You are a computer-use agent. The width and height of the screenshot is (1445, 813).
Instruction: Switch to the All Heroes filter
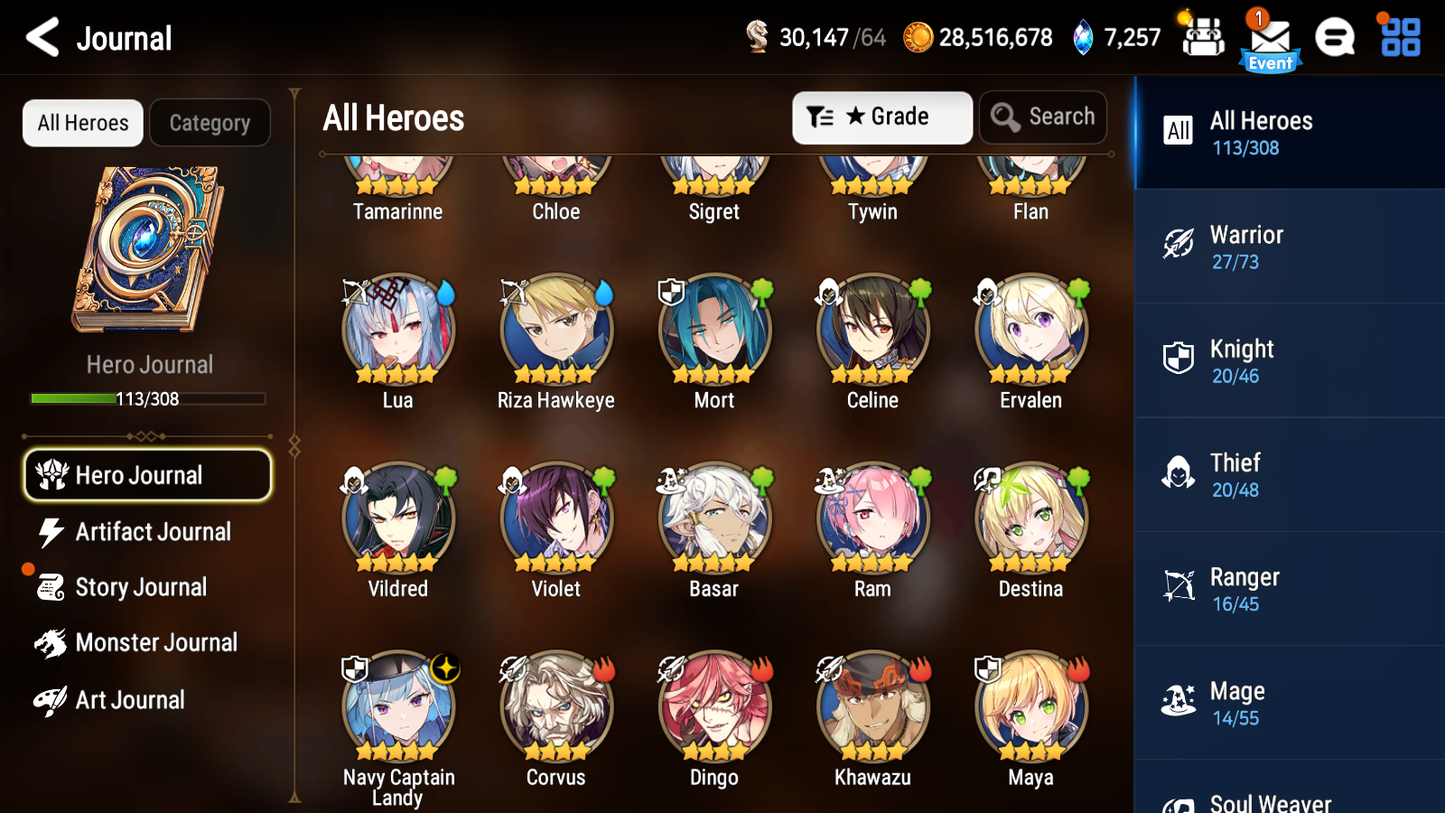82,122
